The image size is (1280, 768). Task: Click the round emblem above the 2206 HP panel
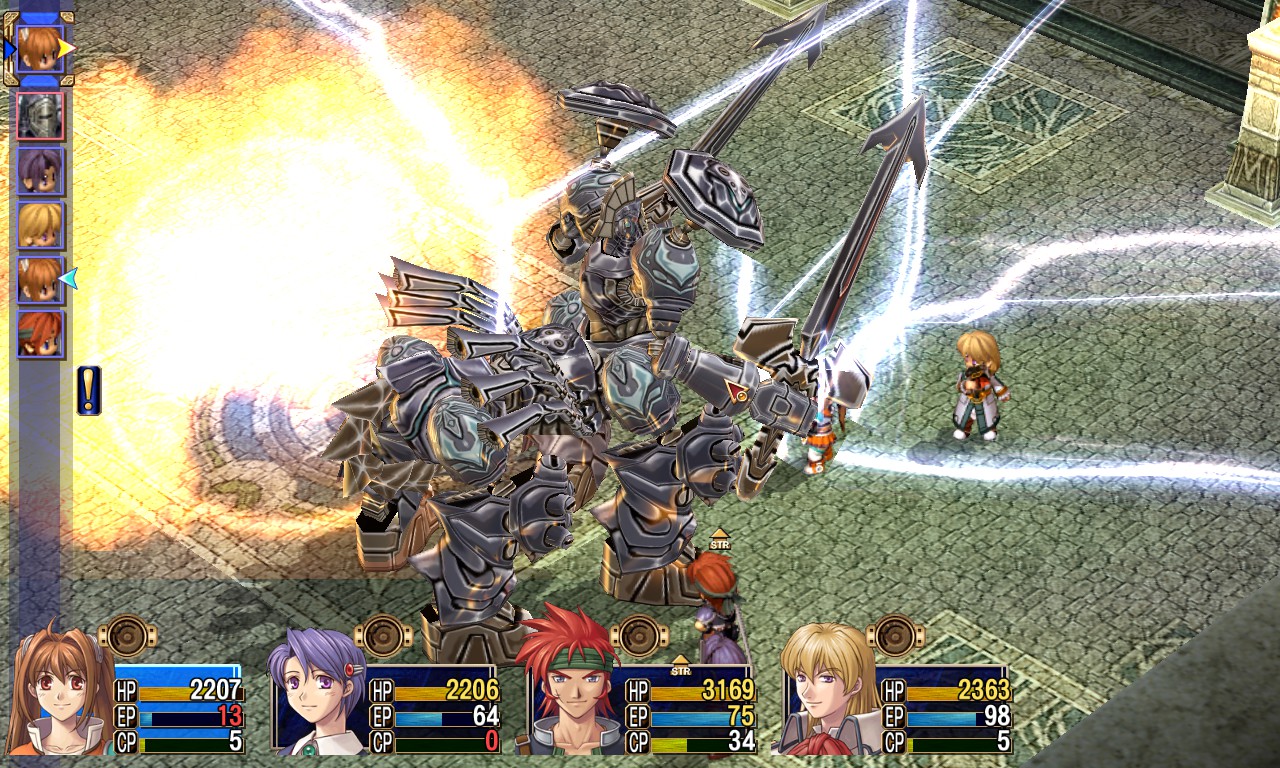pyautogui.click(x=384, y=636)
